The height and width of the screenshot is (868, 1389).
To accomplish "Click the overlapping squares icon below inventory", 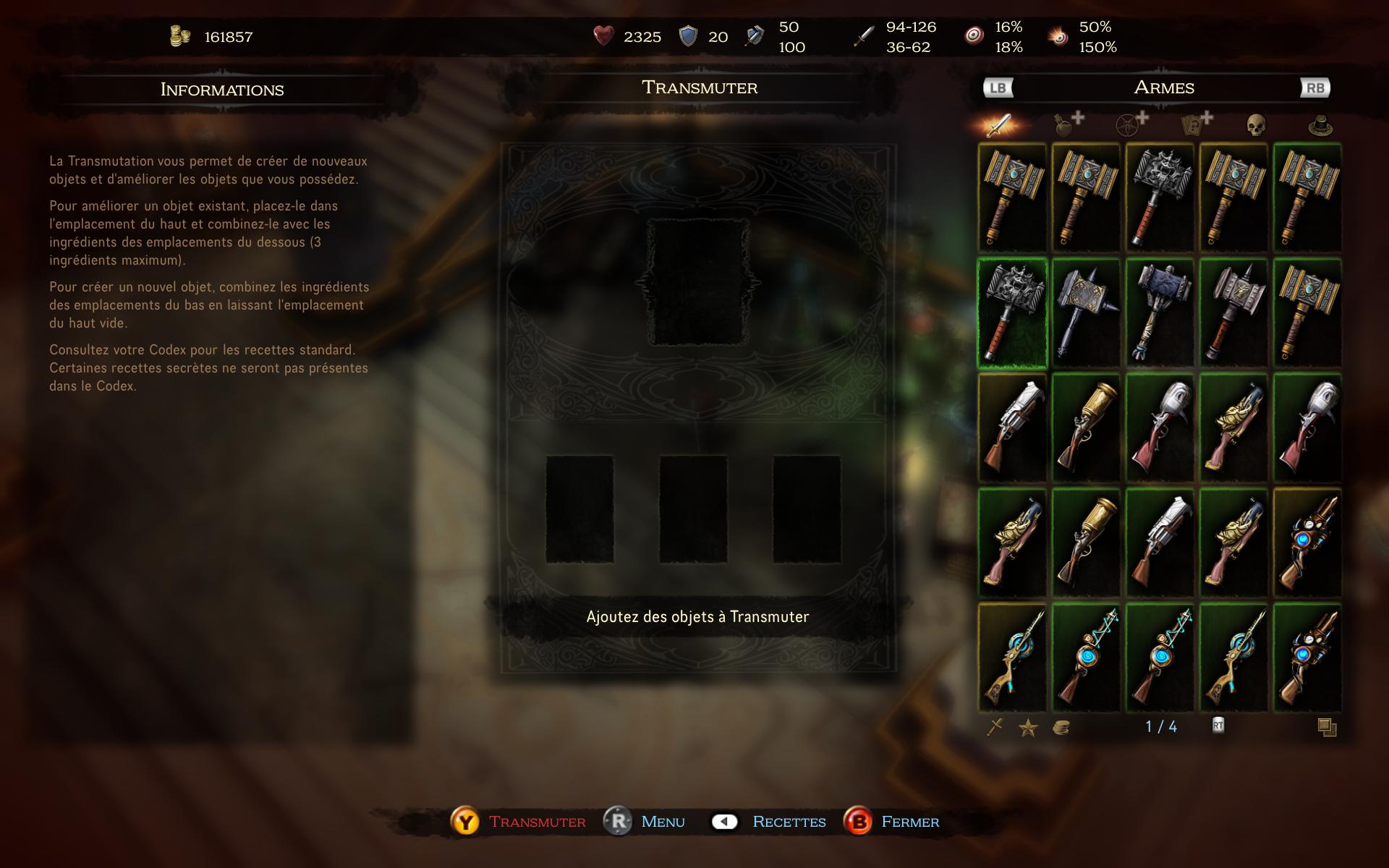I will [1327, 728].
